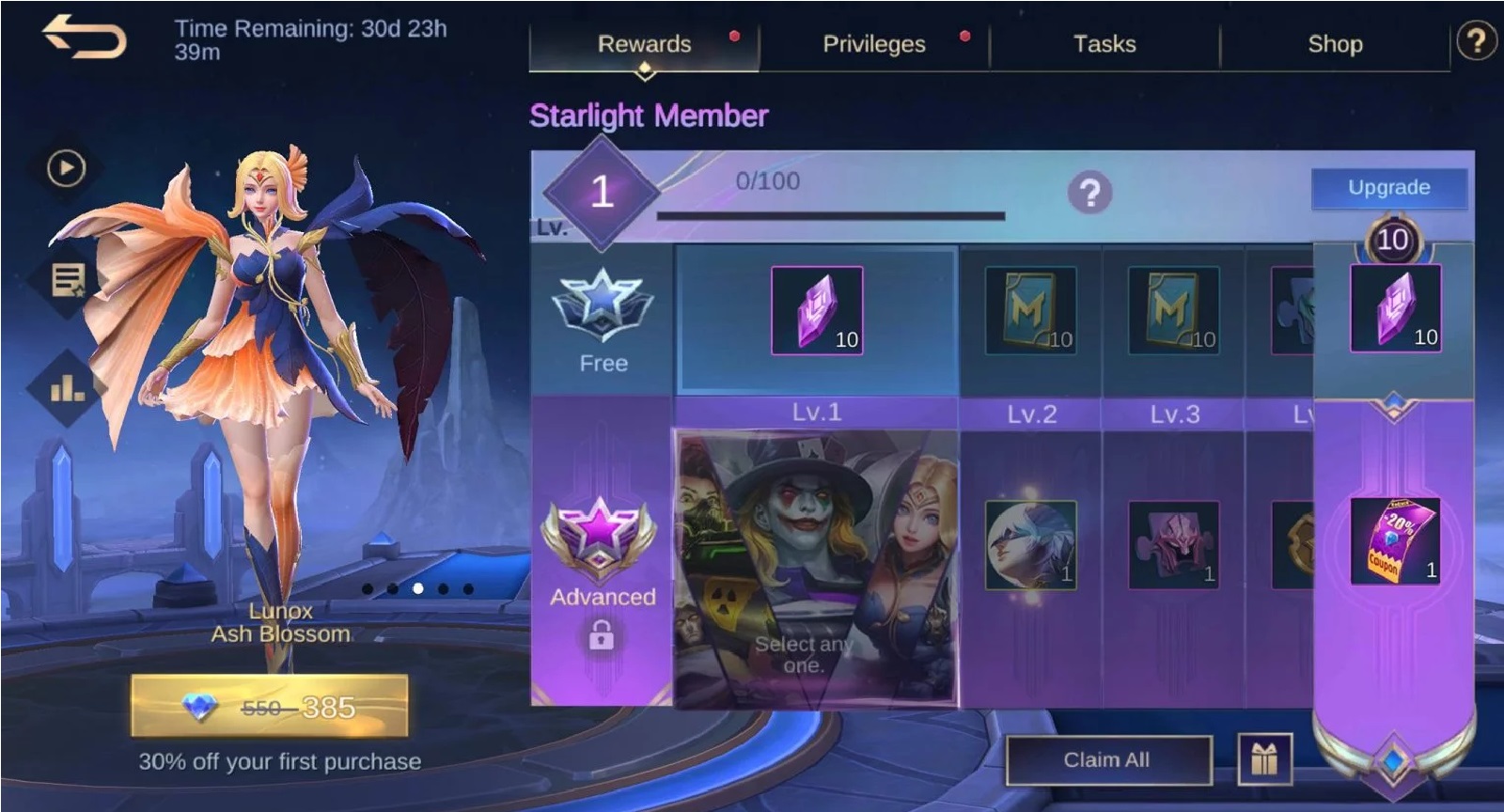Select the silver Free tier star badge
This screenshot has height=812, width=1504.
click(603, 301)
